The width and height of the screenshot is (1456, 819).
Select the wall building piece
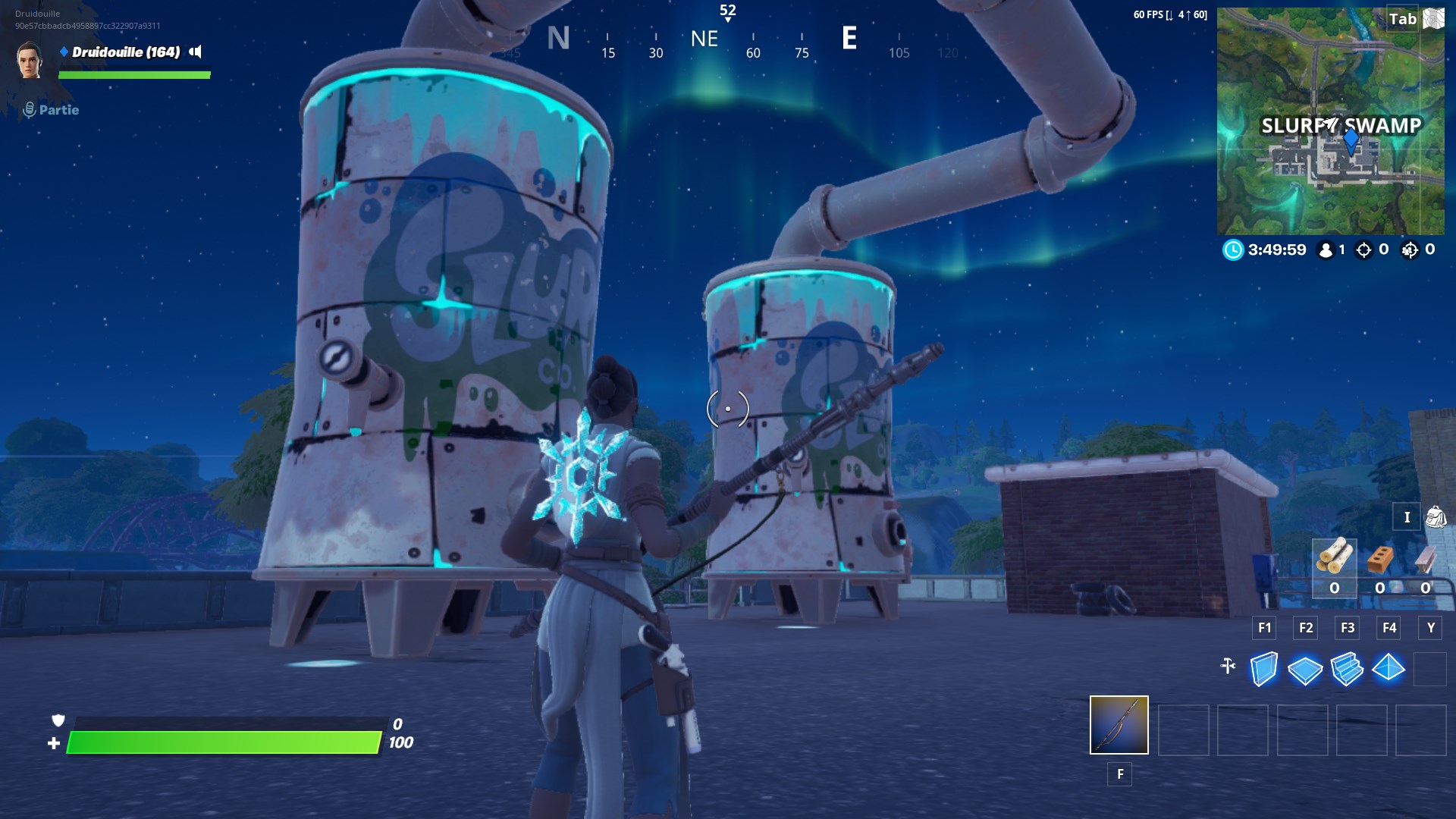coord(1264,670)
